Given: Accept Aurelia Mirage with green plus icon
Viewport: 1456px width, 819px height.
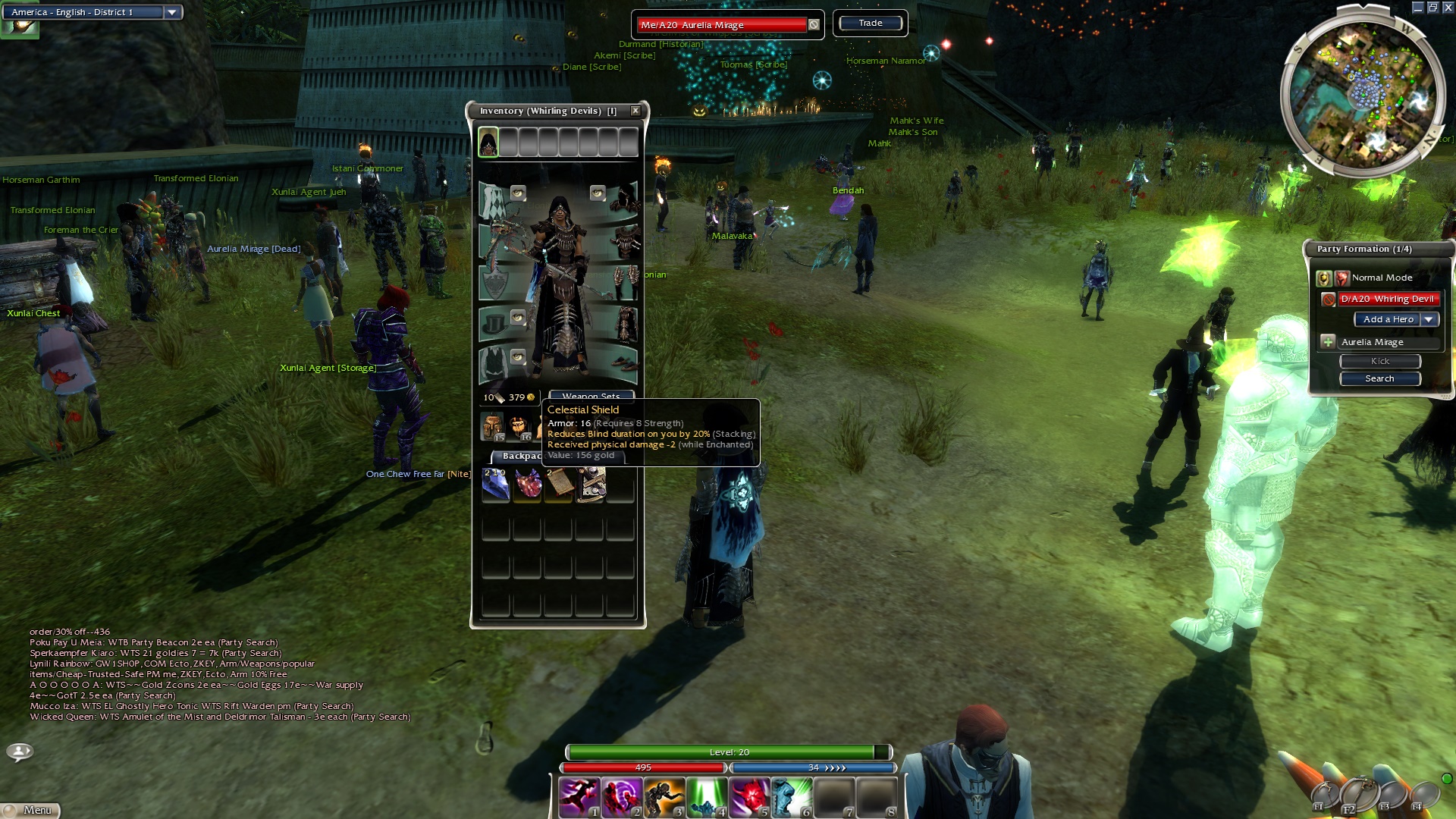Looking at the screenshot, I should (x=1328, y=342).
